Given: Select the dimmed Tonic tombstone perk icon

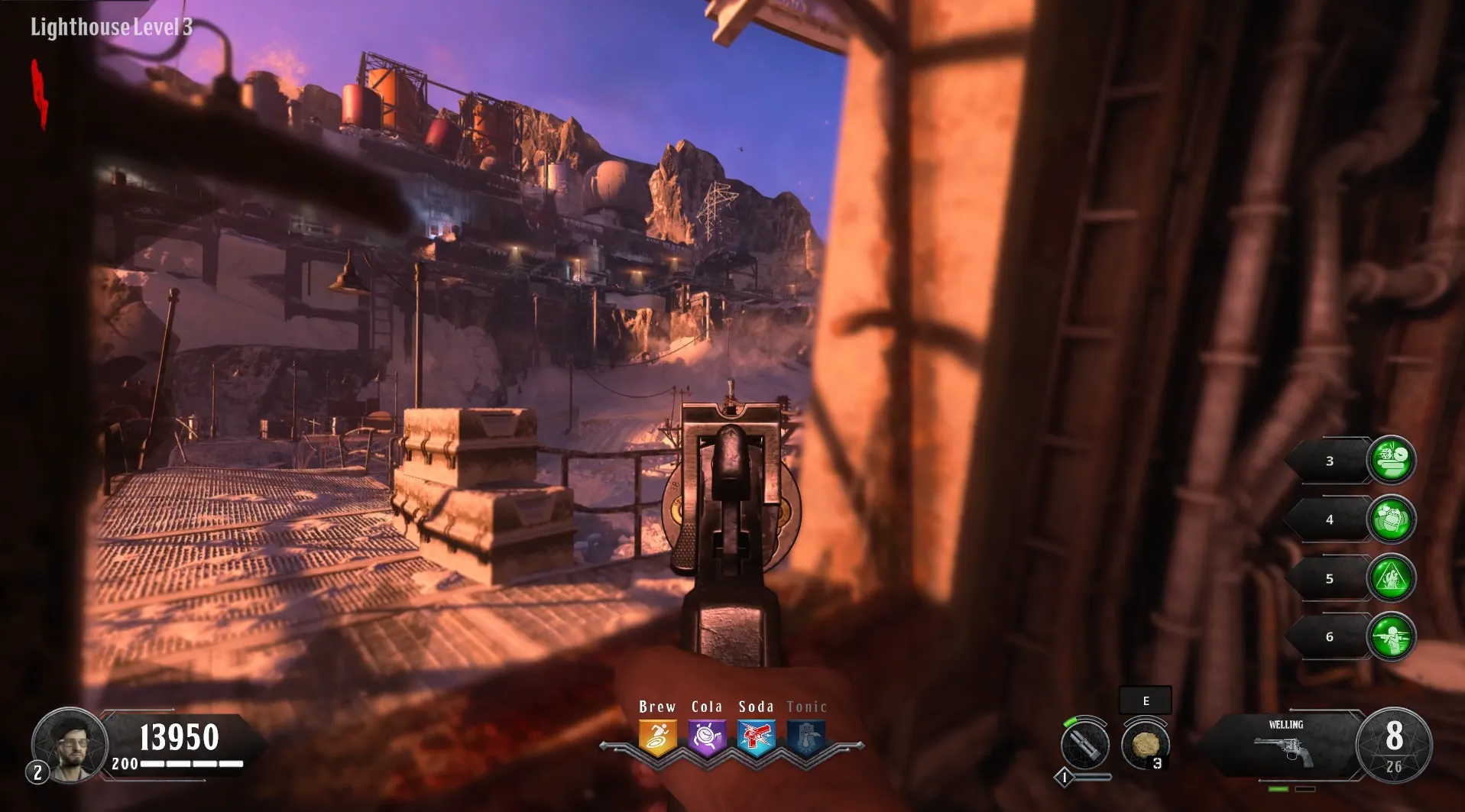Looking at the screenshot, I should 806,738.
